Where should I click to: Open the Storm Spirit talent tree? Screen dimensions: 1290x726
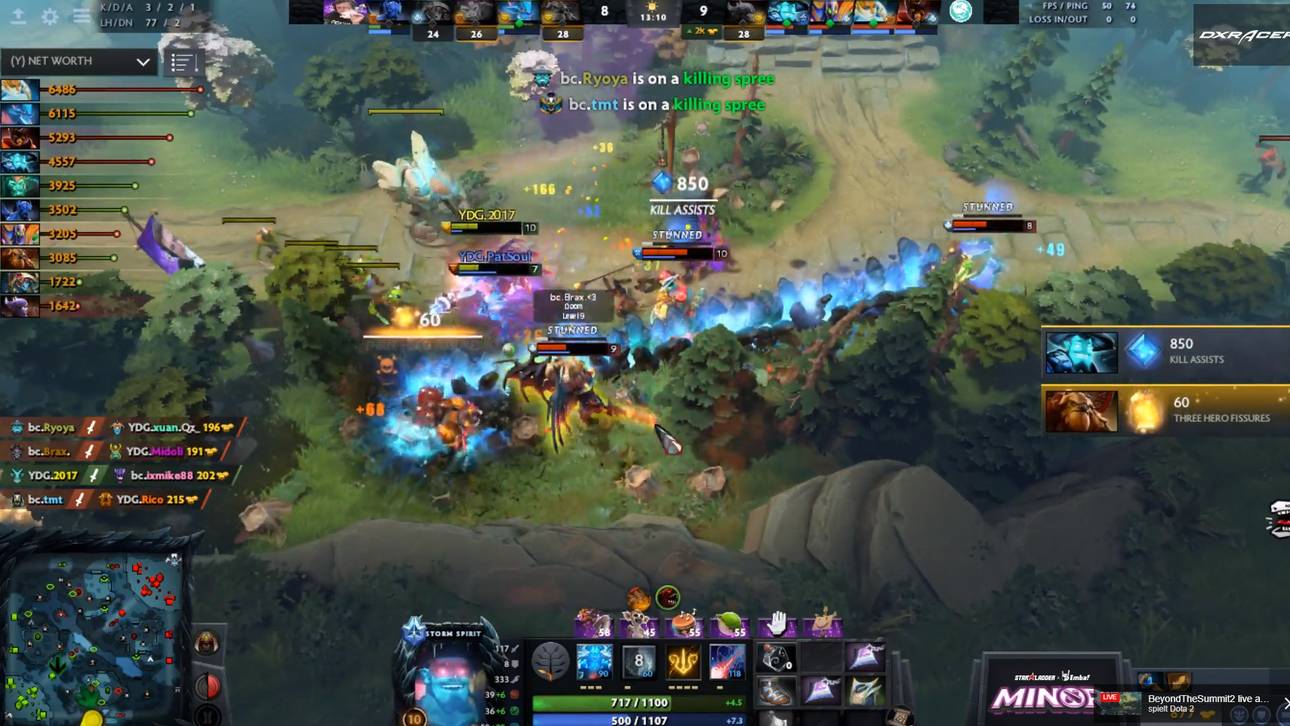(549, 662)
